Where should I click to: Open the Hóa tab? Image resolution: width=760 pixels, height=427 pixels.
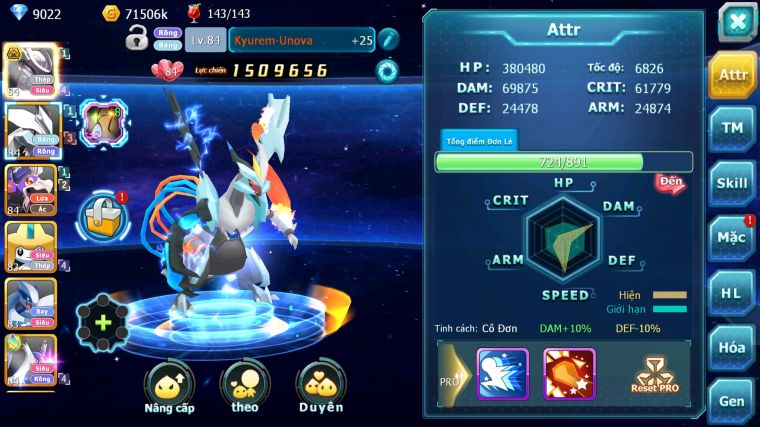click(733, 347)
